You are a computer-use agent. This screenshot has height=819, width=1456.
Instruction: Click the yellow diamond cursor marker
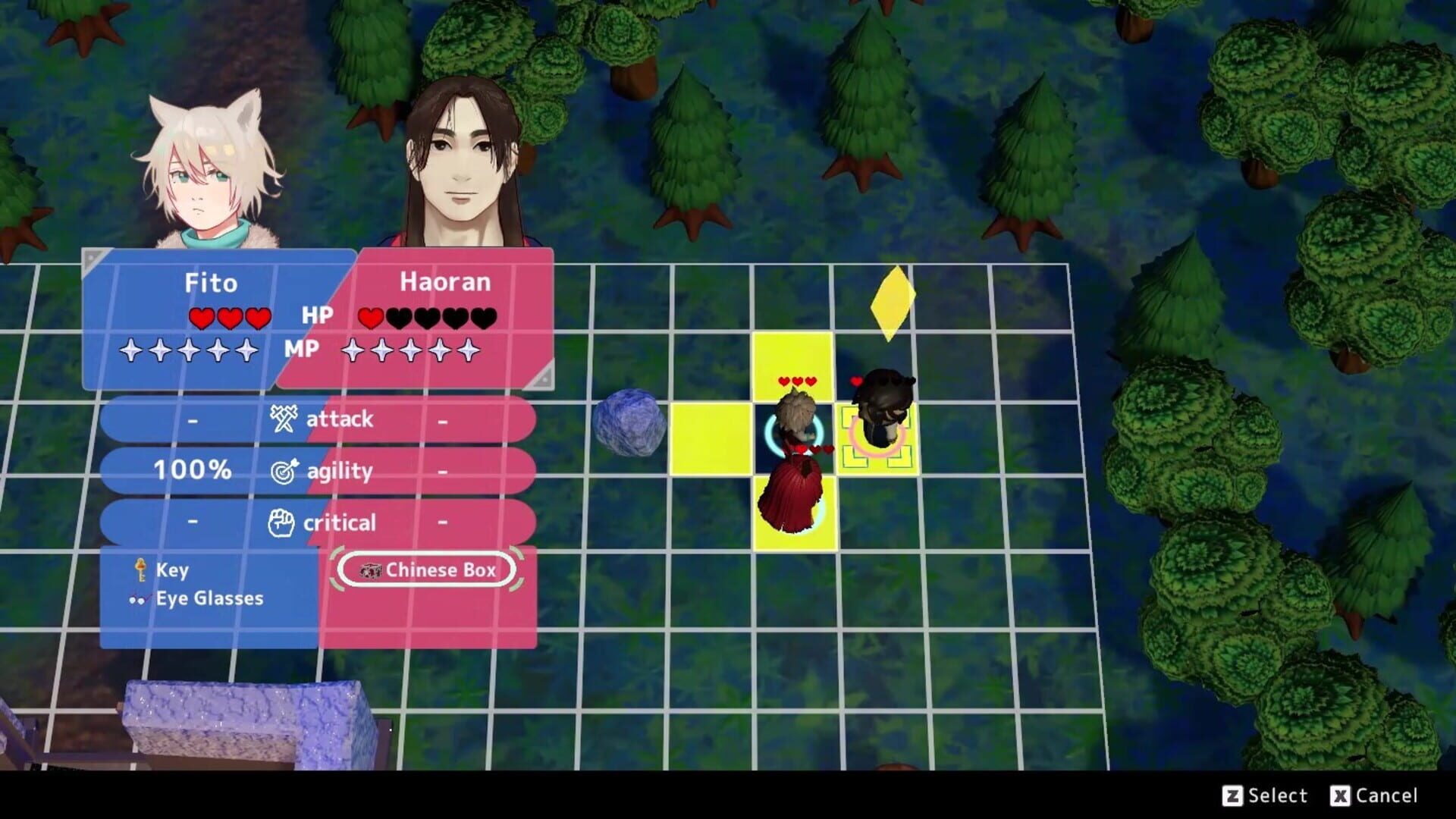coord(892,303)
